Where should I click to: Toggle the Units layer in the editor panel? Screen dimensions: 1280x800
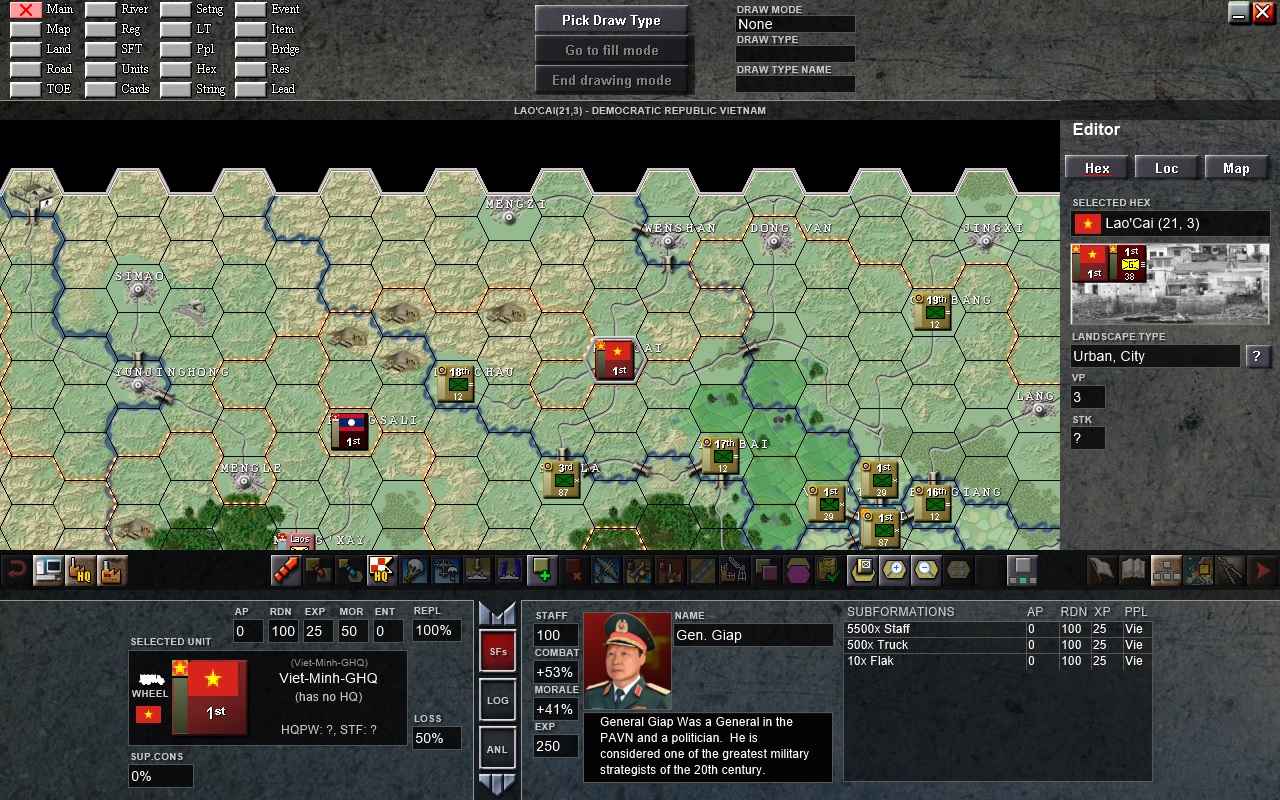(103, 69)
